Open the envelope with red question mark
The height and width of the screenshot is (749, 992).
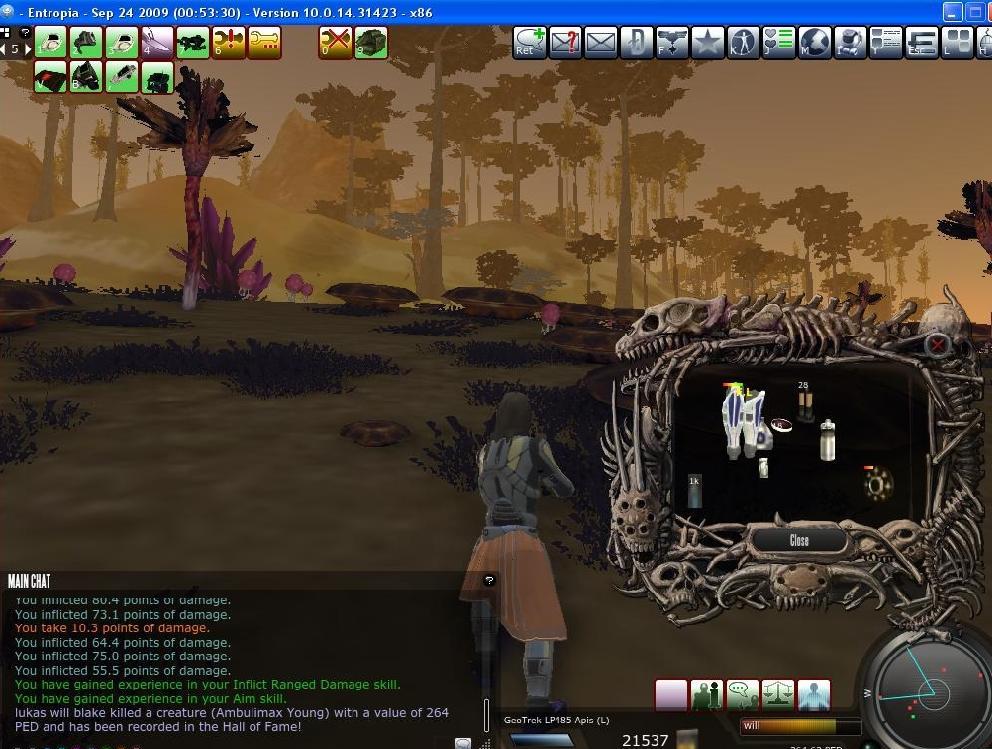coord(566,42)
